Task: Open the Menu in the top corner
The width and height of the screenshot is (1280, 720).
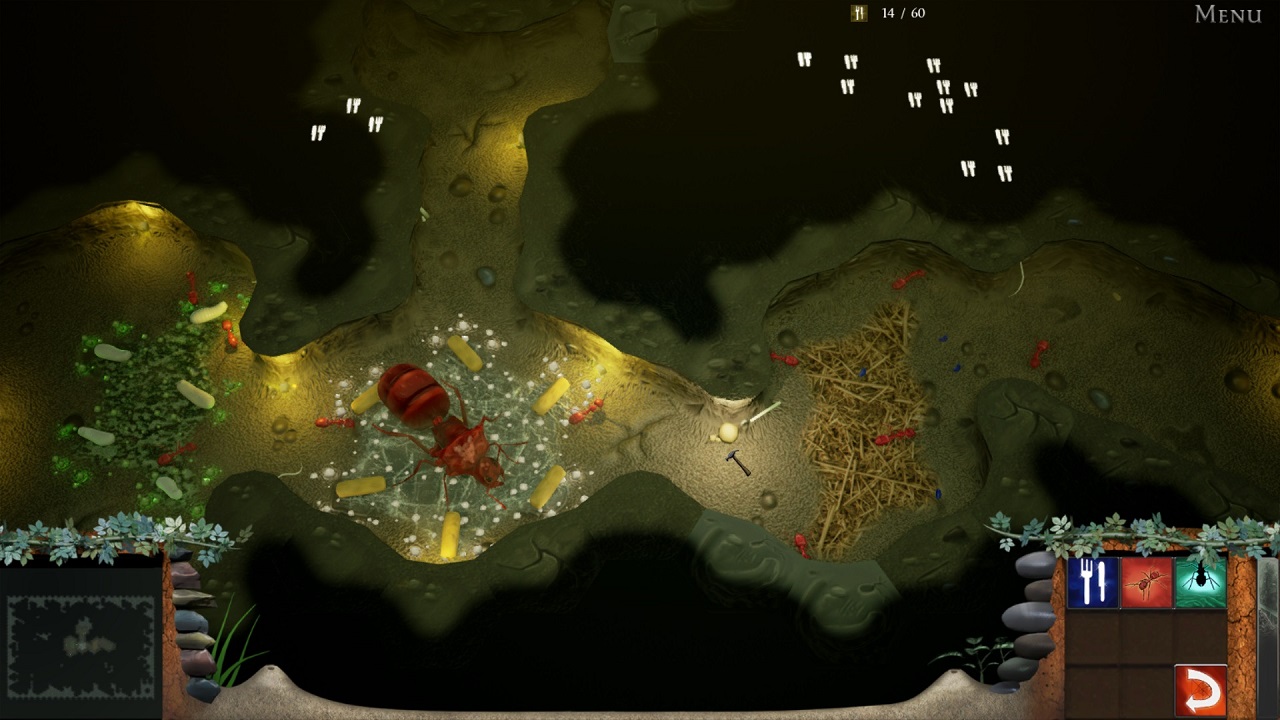Action: (x=1227, y=14)
